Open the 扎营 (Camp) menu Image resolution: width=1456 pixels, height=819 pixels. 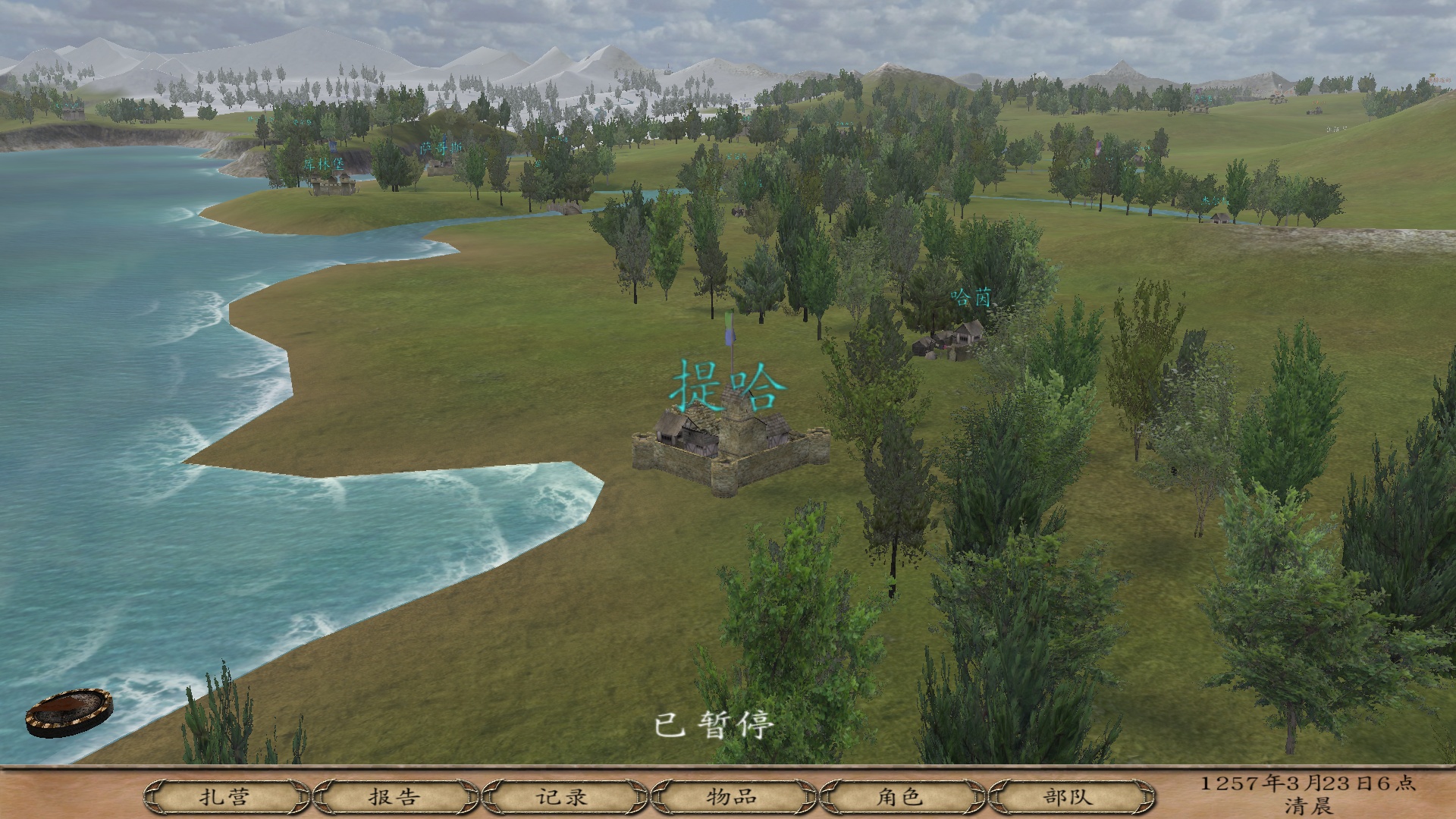click(x=225, y=797)
